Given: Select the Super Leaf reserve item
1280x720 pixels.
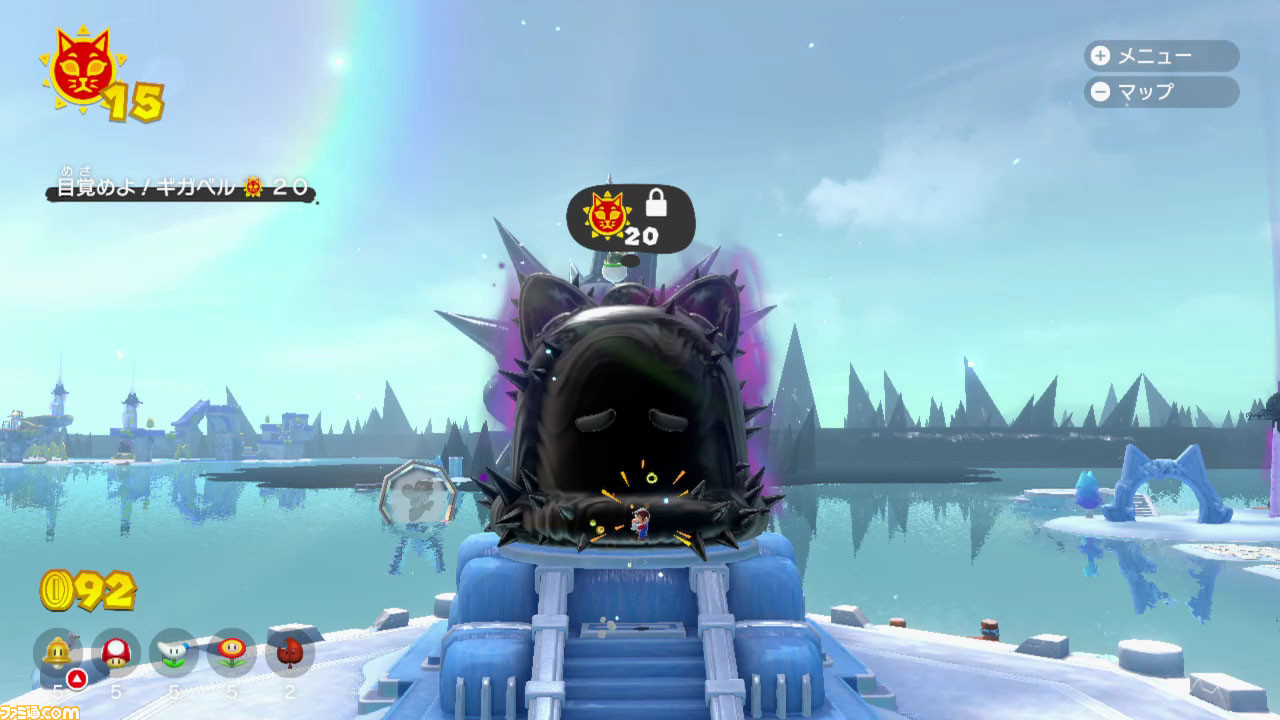Looking at the screenshot, I should click(x=290, y=653).
